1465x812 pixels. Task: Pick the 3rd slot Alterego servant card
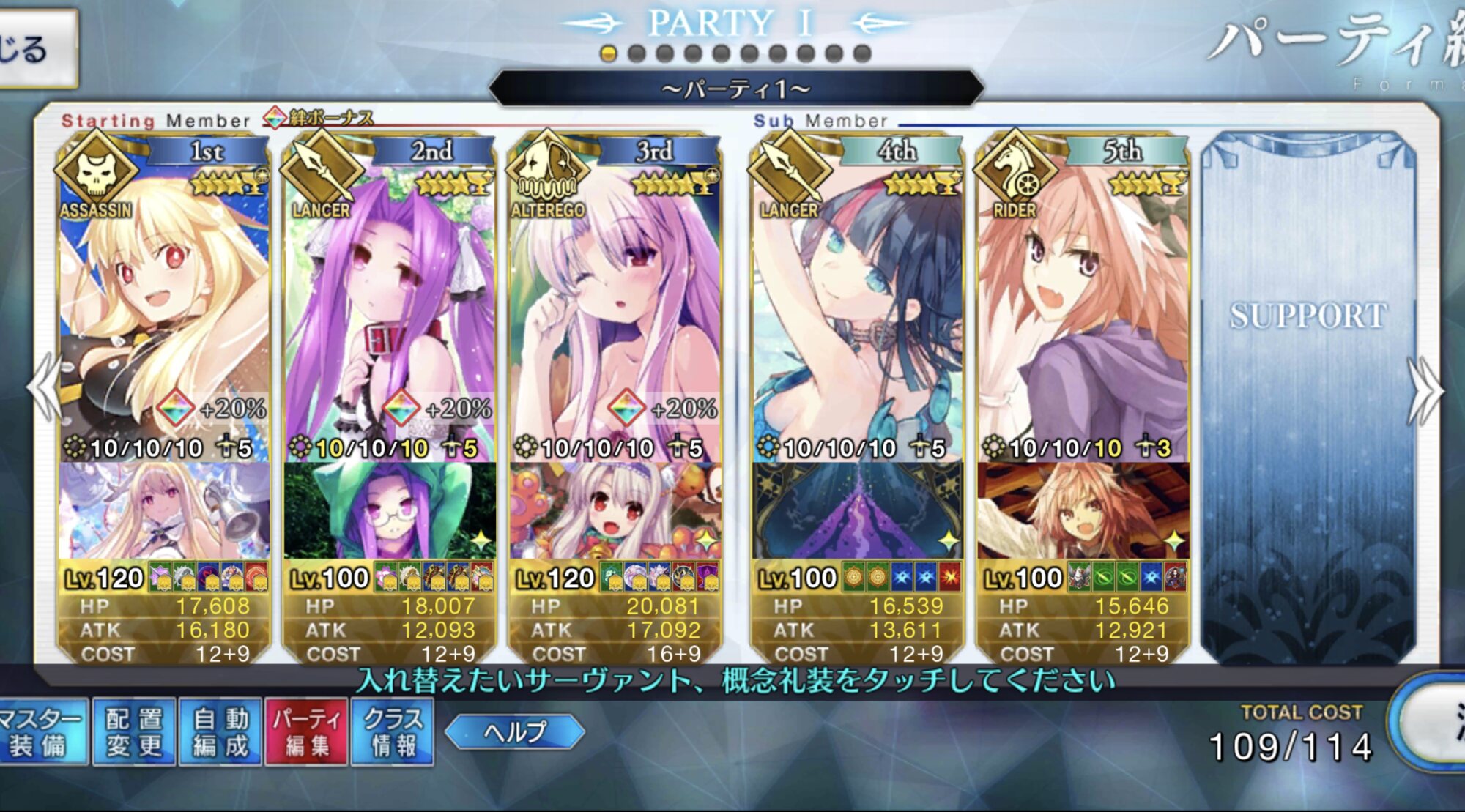(x=615, y=308)
